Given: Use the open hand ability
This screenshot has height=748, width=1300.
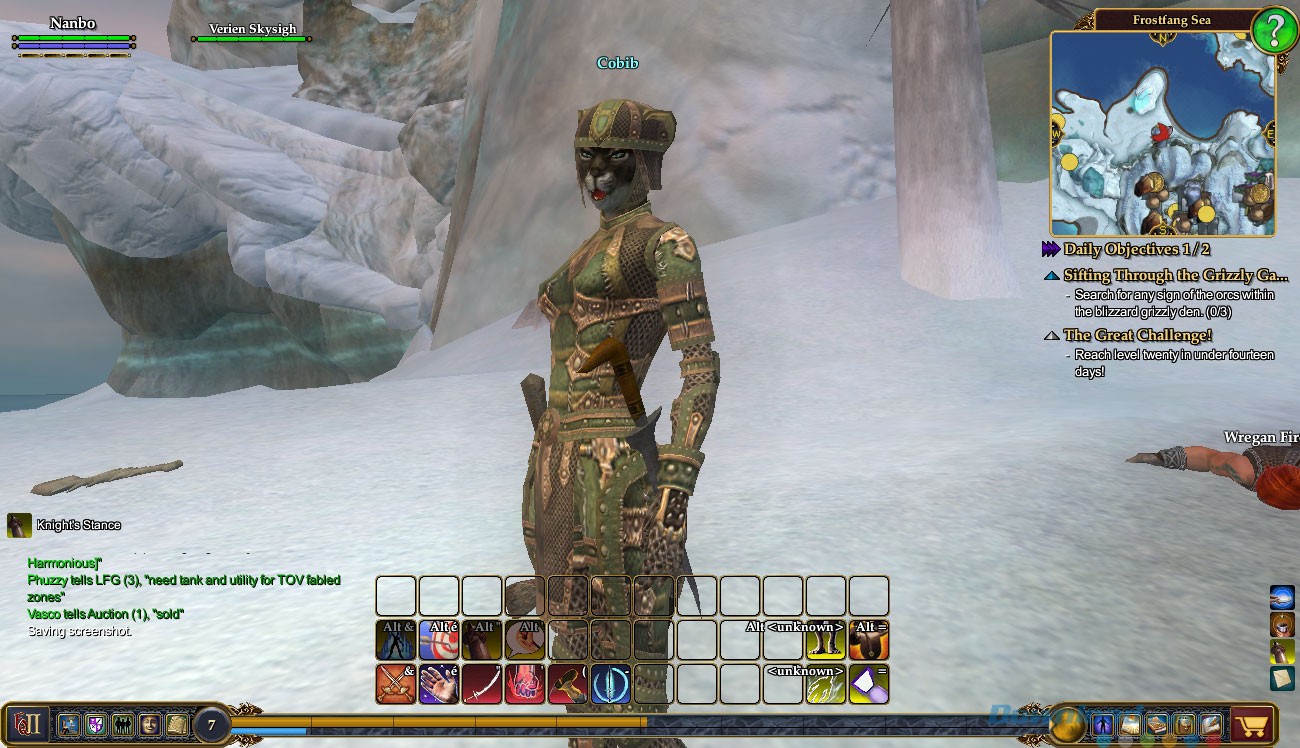Looking at the screenshot, I should (x=438, y=684).
